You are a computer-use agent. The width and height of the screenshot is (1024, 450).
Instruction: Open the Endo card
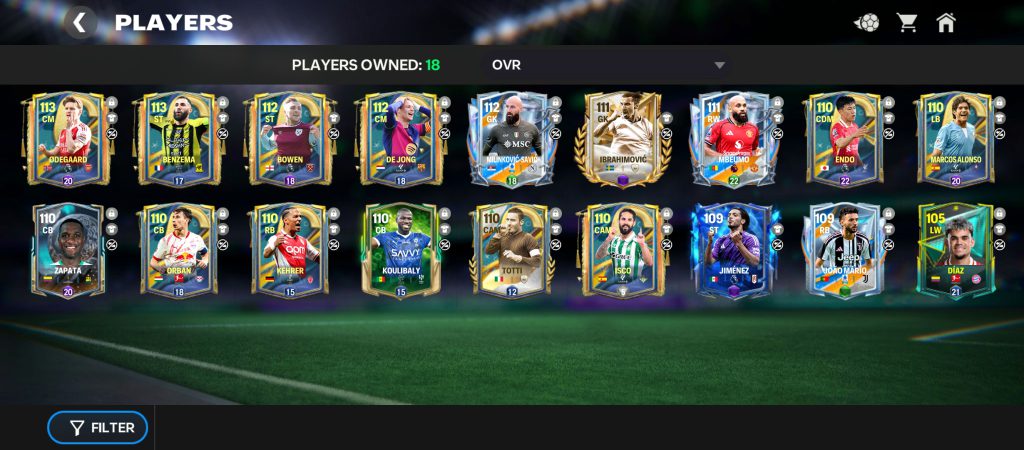coord(844,140)
